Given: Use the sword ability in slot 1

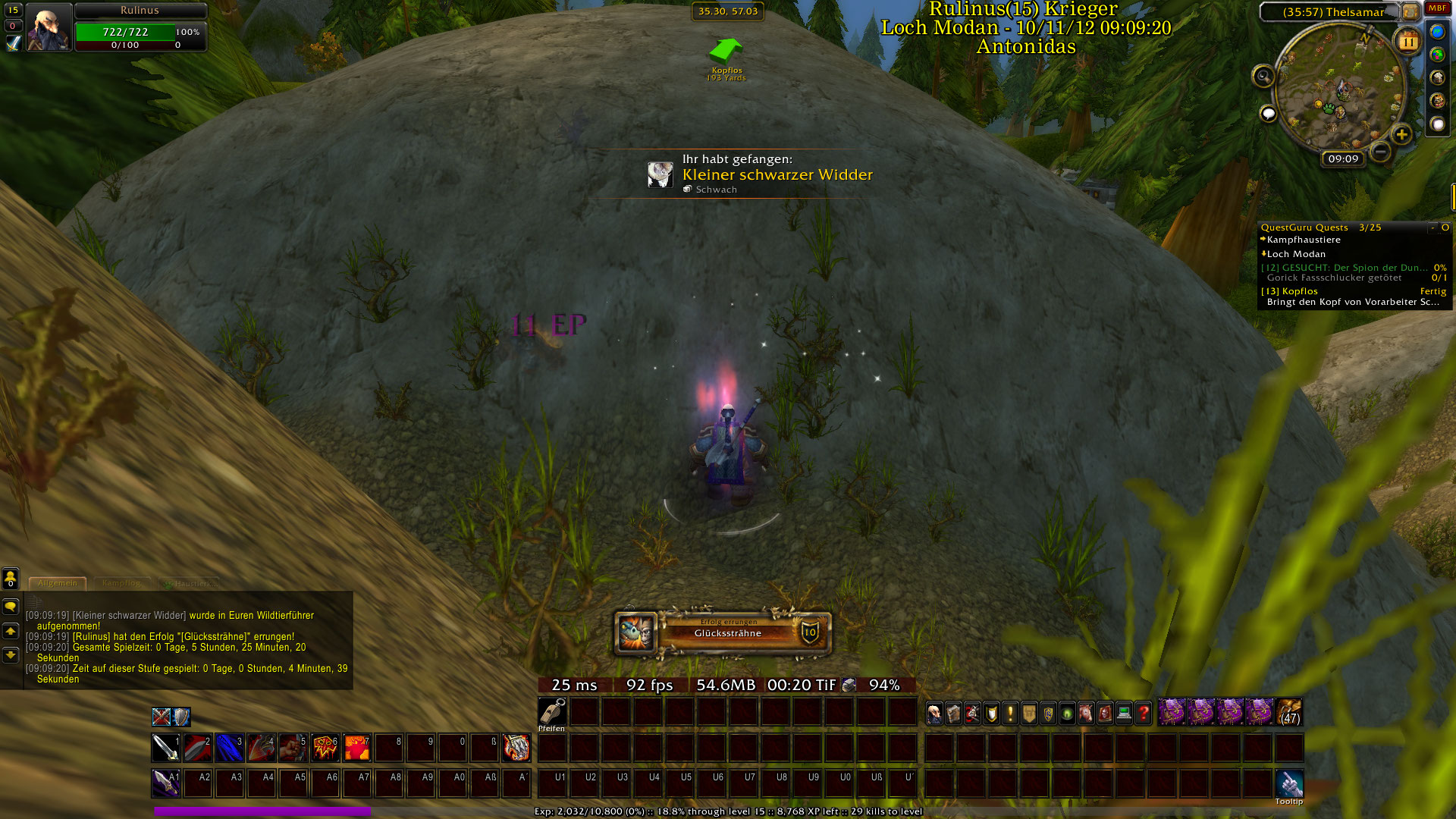Looking at the screenshot, I should 165,748.
